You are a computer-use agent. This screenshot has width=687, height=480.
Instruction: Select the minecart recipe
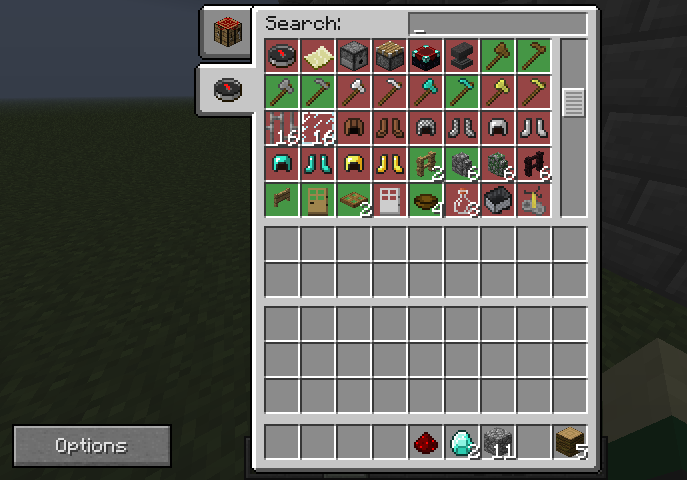click(x=498, y=200)
